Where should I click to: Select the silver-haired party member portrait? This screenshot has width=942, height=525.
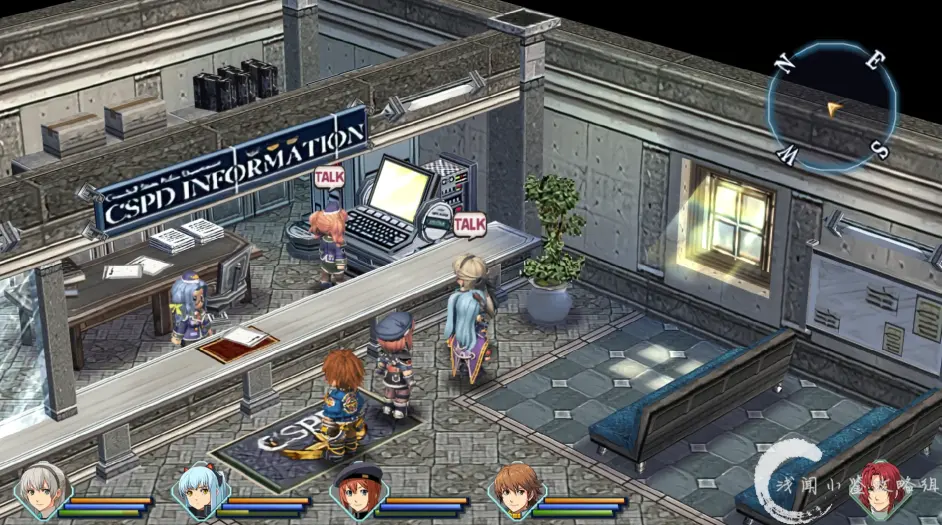pyautogui.click(x=41, y=491)
